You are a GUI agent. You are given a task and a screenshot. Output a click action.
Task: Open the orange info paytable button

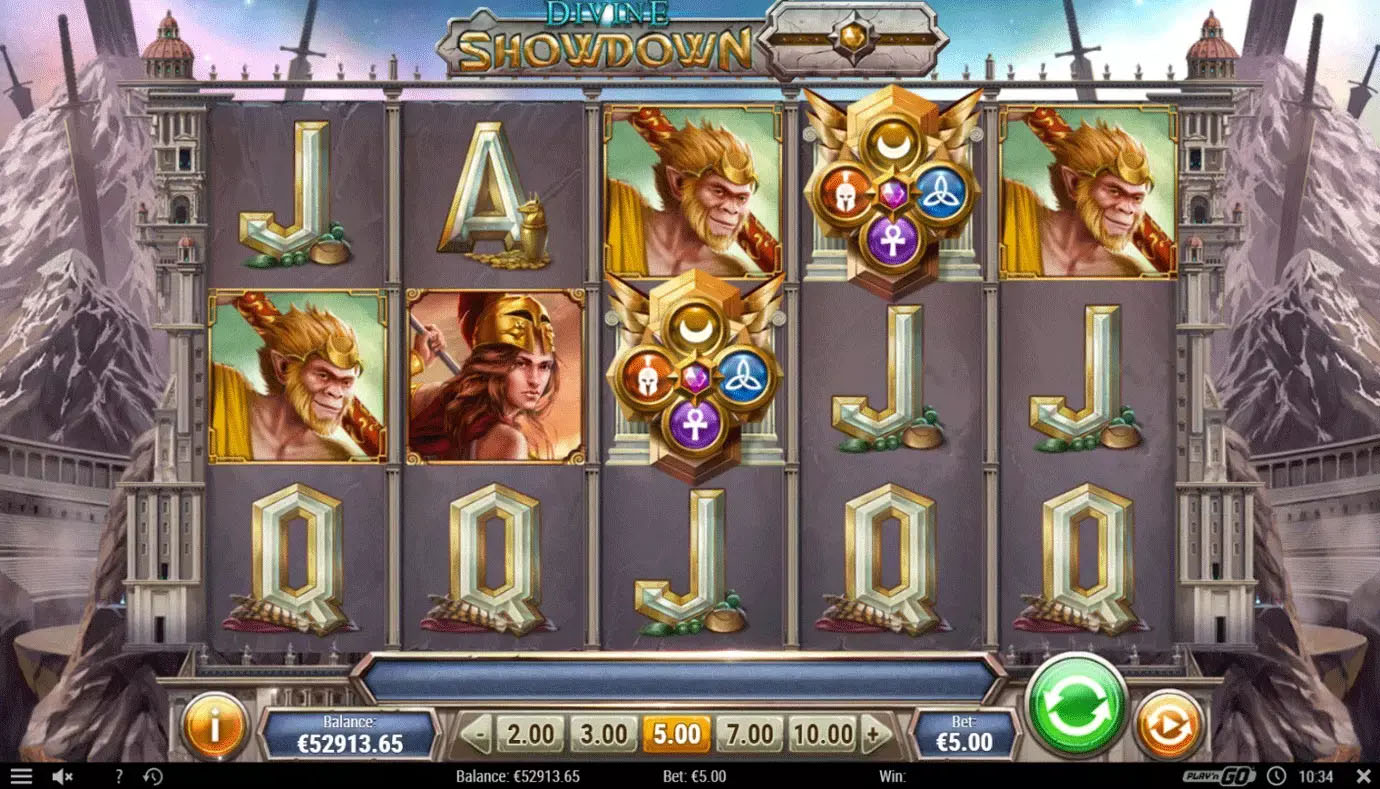[214, 725]
